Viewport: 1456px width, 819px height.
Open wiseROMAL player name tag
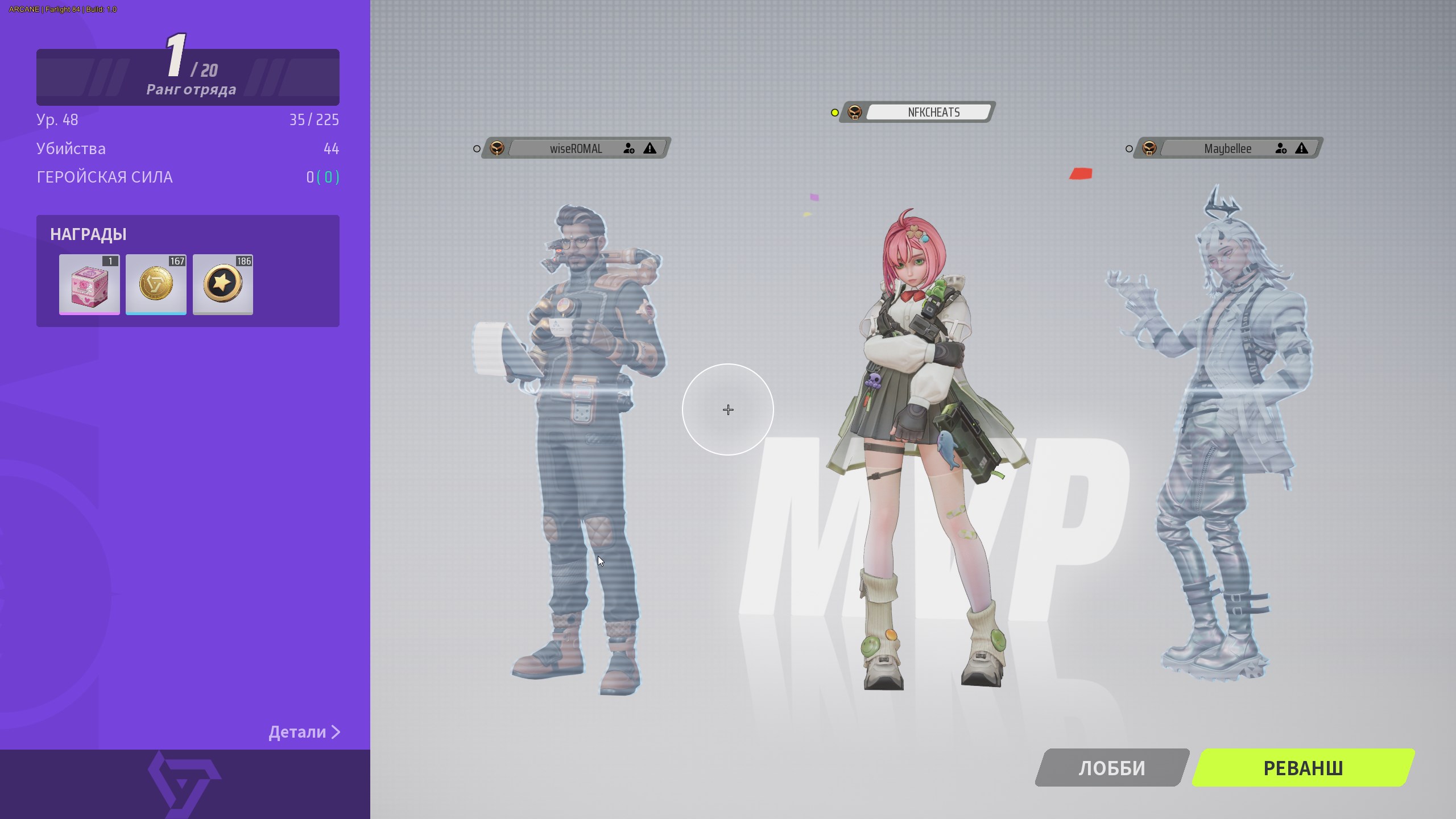[575, 148]
